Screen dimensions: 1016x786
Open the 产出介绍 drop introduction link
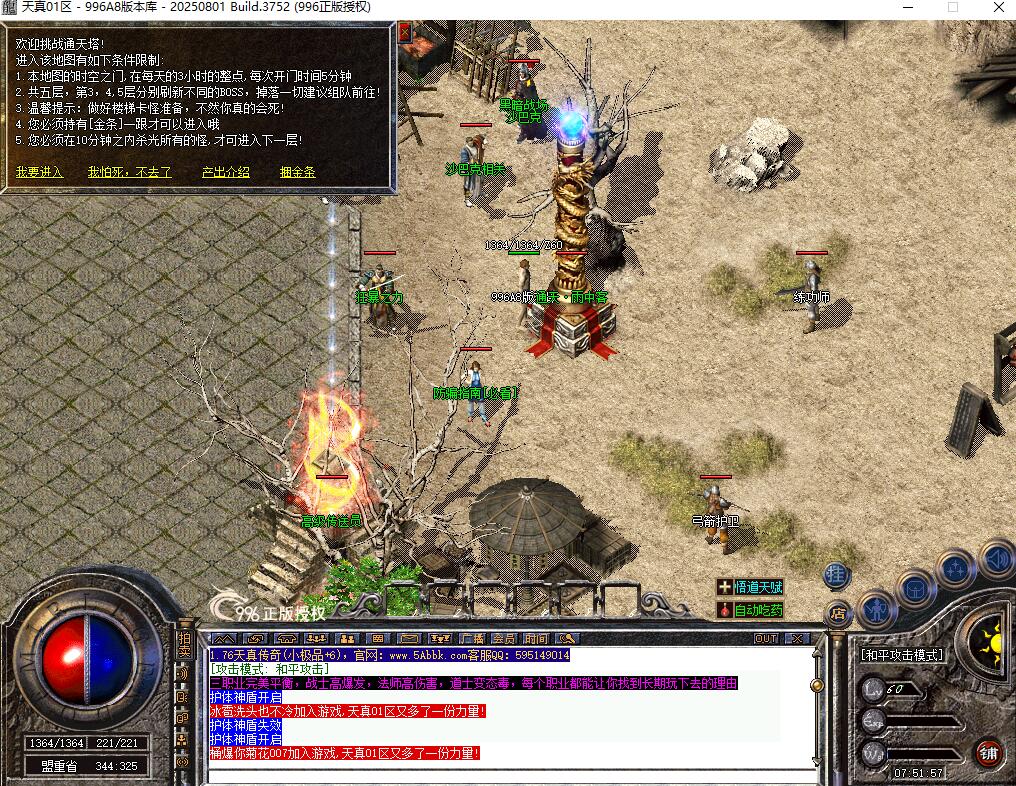[x=225, y=172]
